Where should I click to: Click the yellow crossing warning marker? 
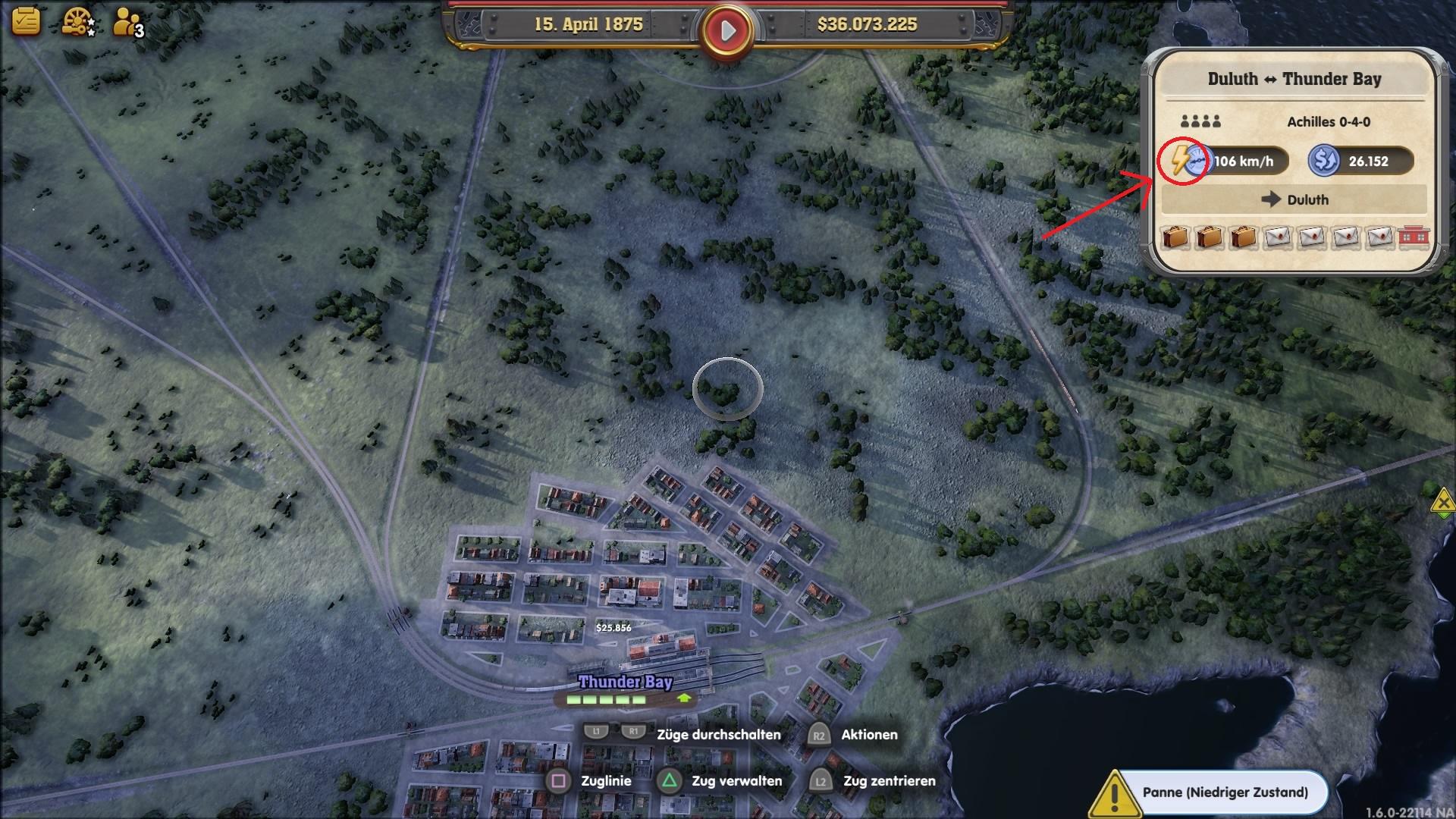tap(1443, 502)
